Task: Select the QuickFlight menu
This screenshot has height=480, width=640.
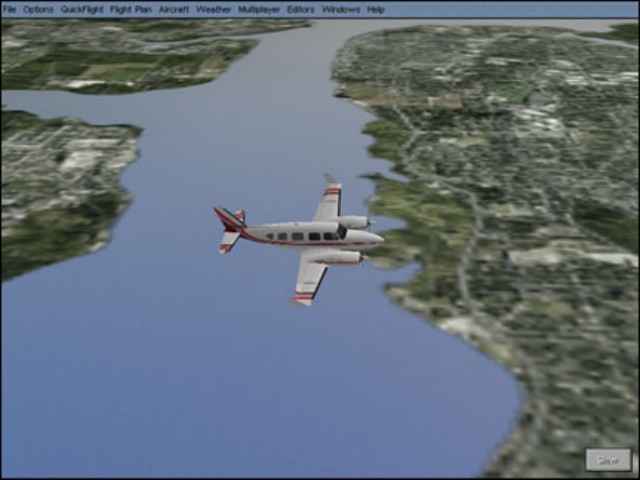Action: [x=82, y=9]
